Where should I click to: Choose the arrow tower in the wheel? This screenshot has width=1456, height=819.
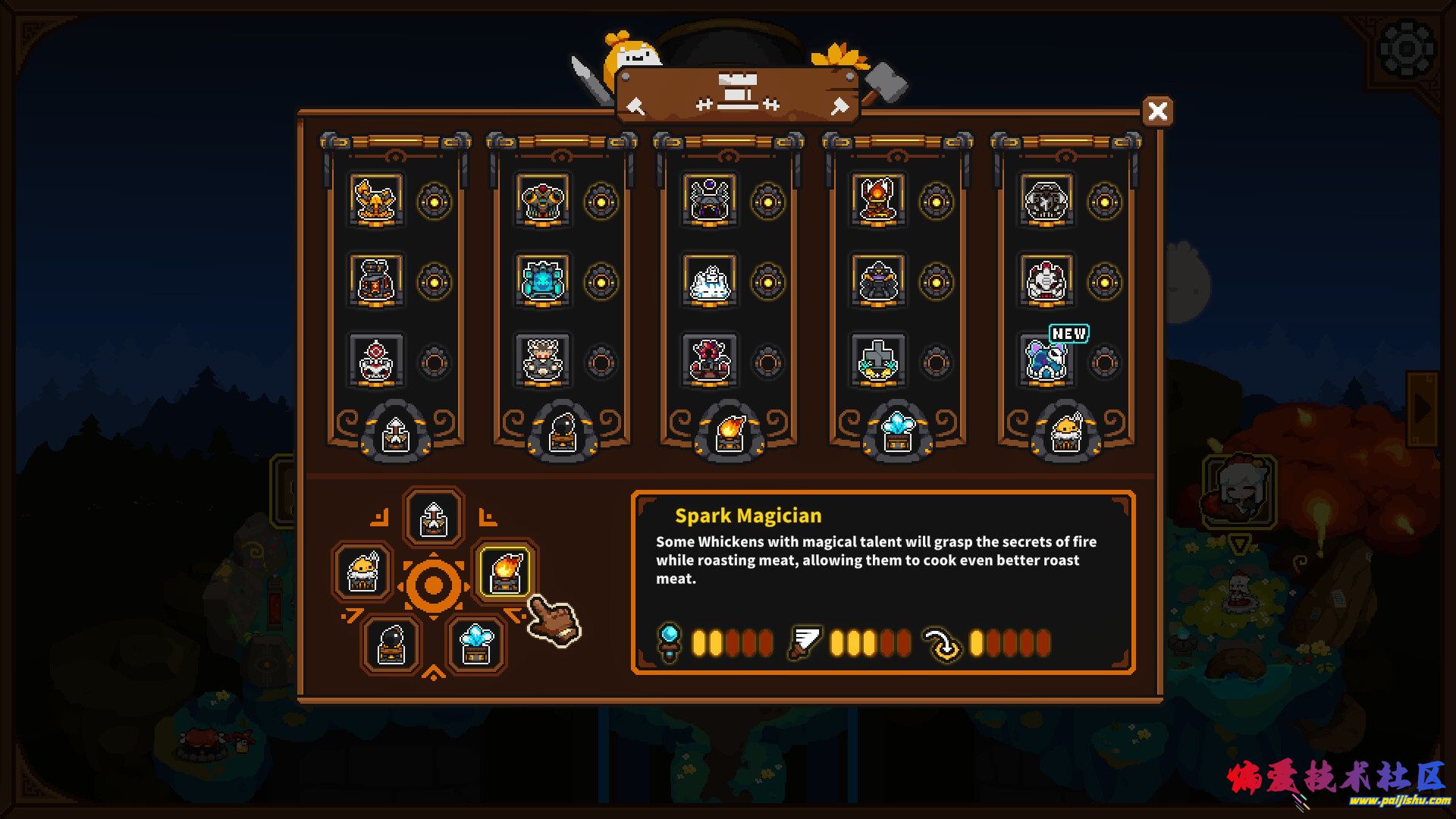(433, 518)
